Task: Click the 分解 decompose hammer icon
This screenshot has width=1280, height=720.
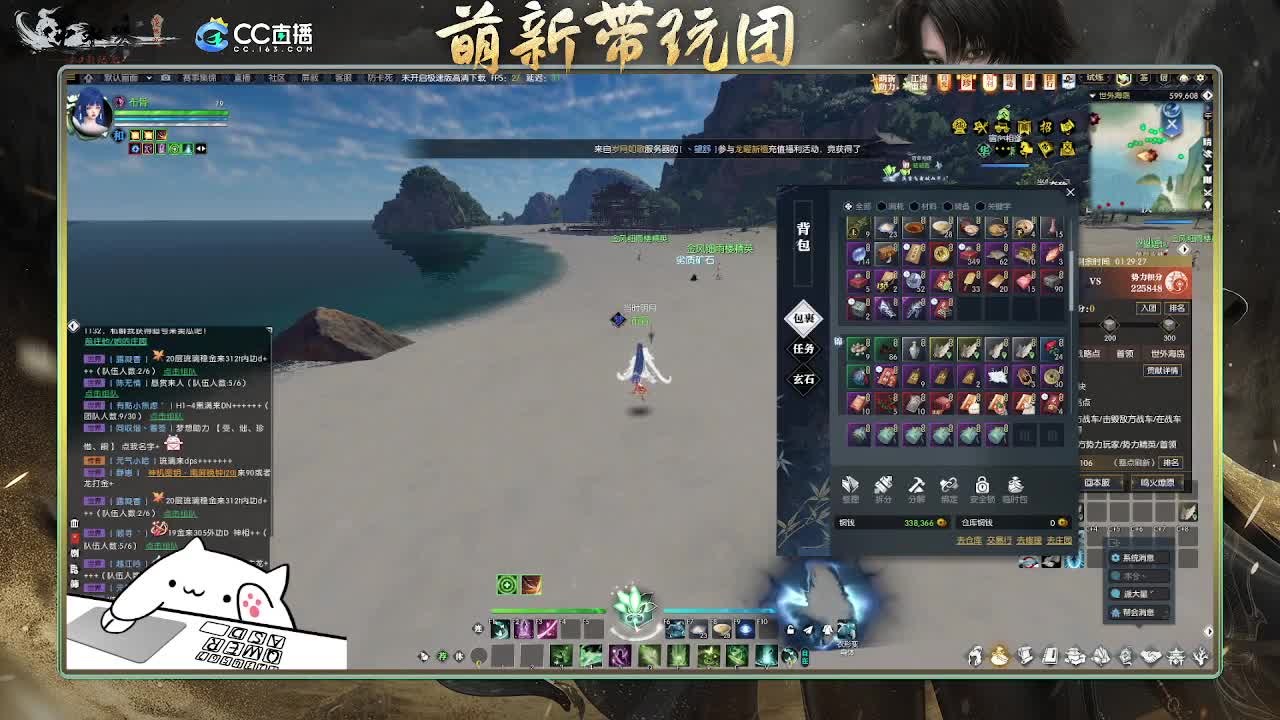Action: (x=916, y=488)
